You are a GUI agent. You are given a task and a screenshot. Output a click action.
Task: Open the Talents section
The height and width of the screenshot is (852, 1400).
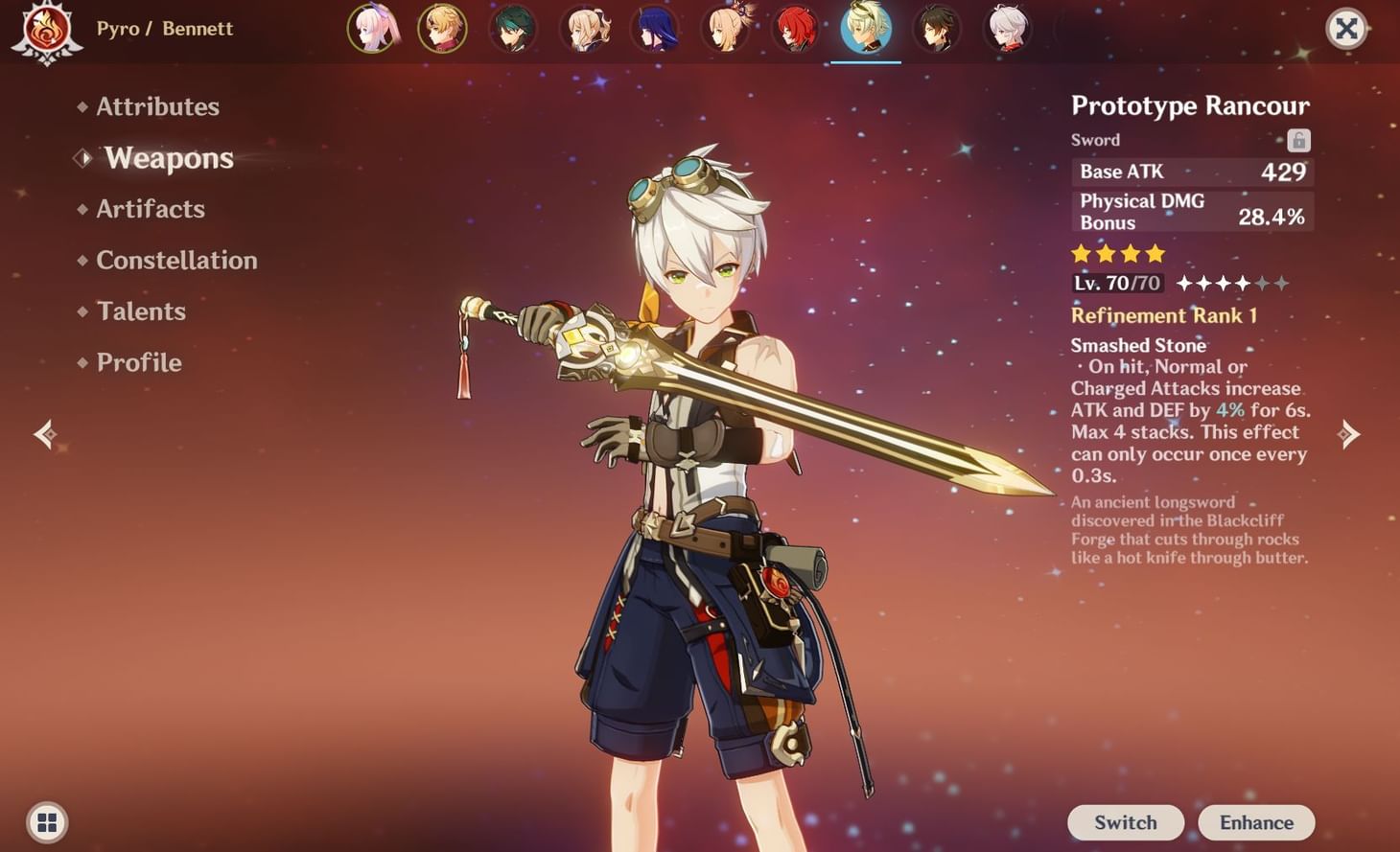(141, 311)
